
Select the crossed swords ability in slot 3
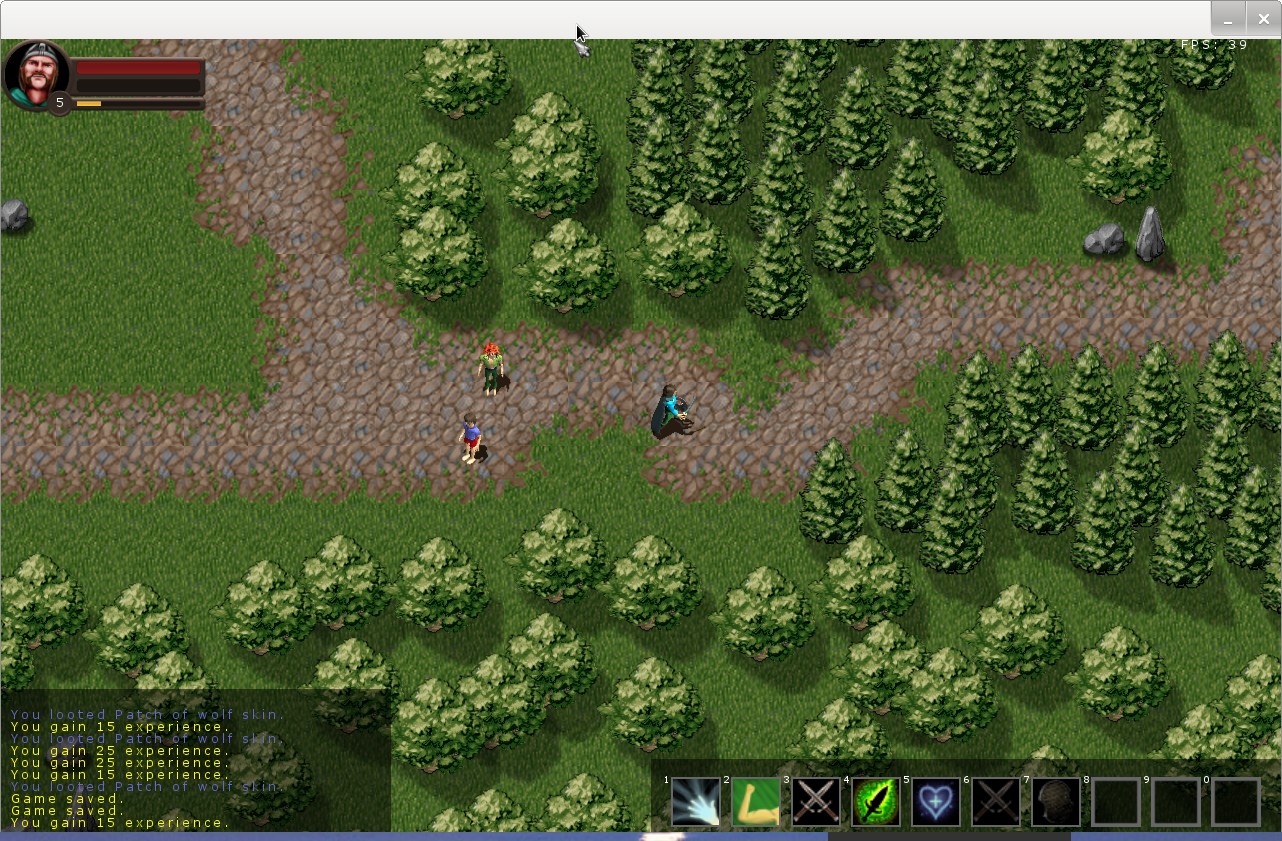click(x=816, y=802)
